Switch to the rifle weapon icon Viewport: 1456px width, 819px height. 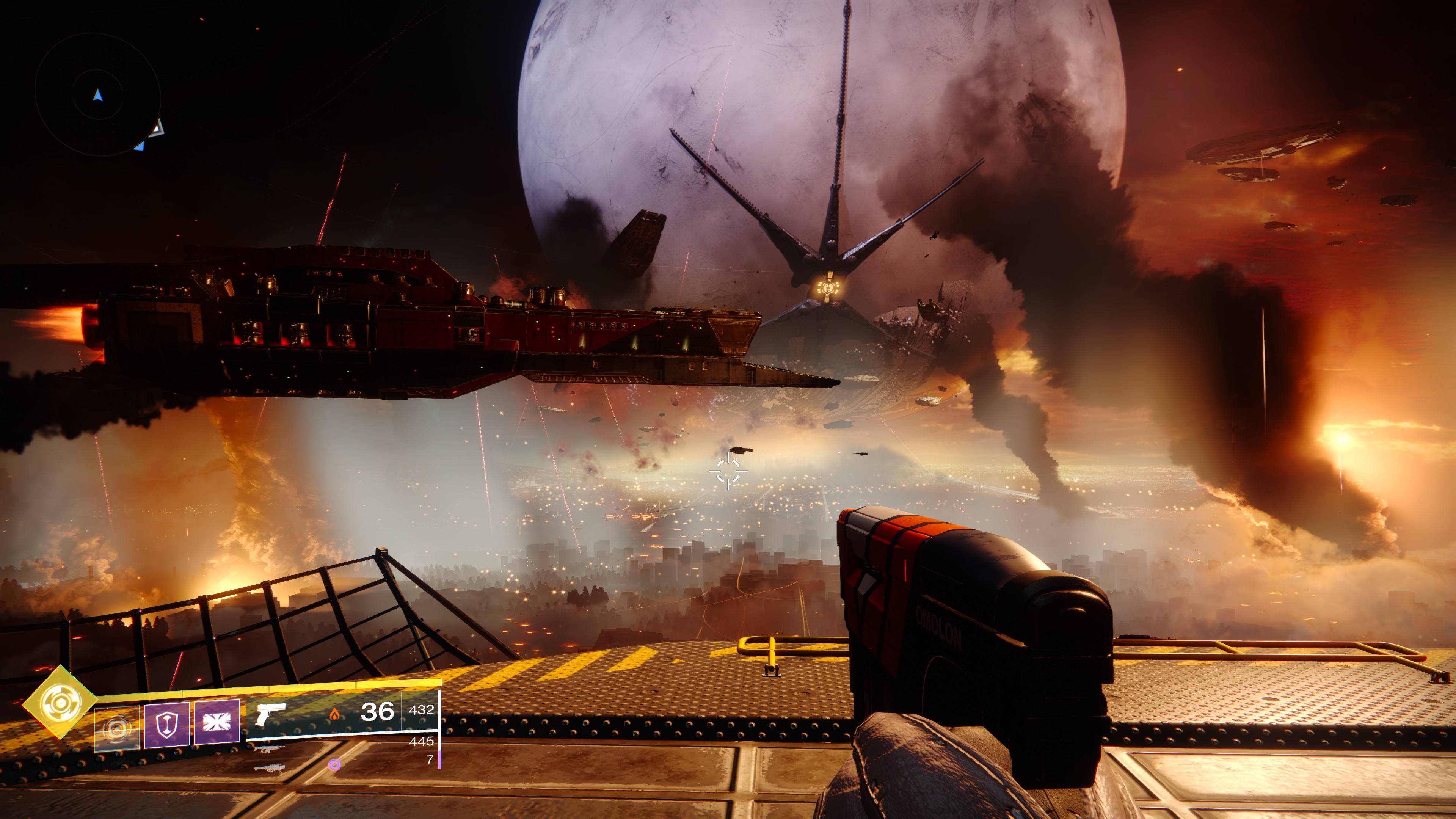[x=270, y=749]
